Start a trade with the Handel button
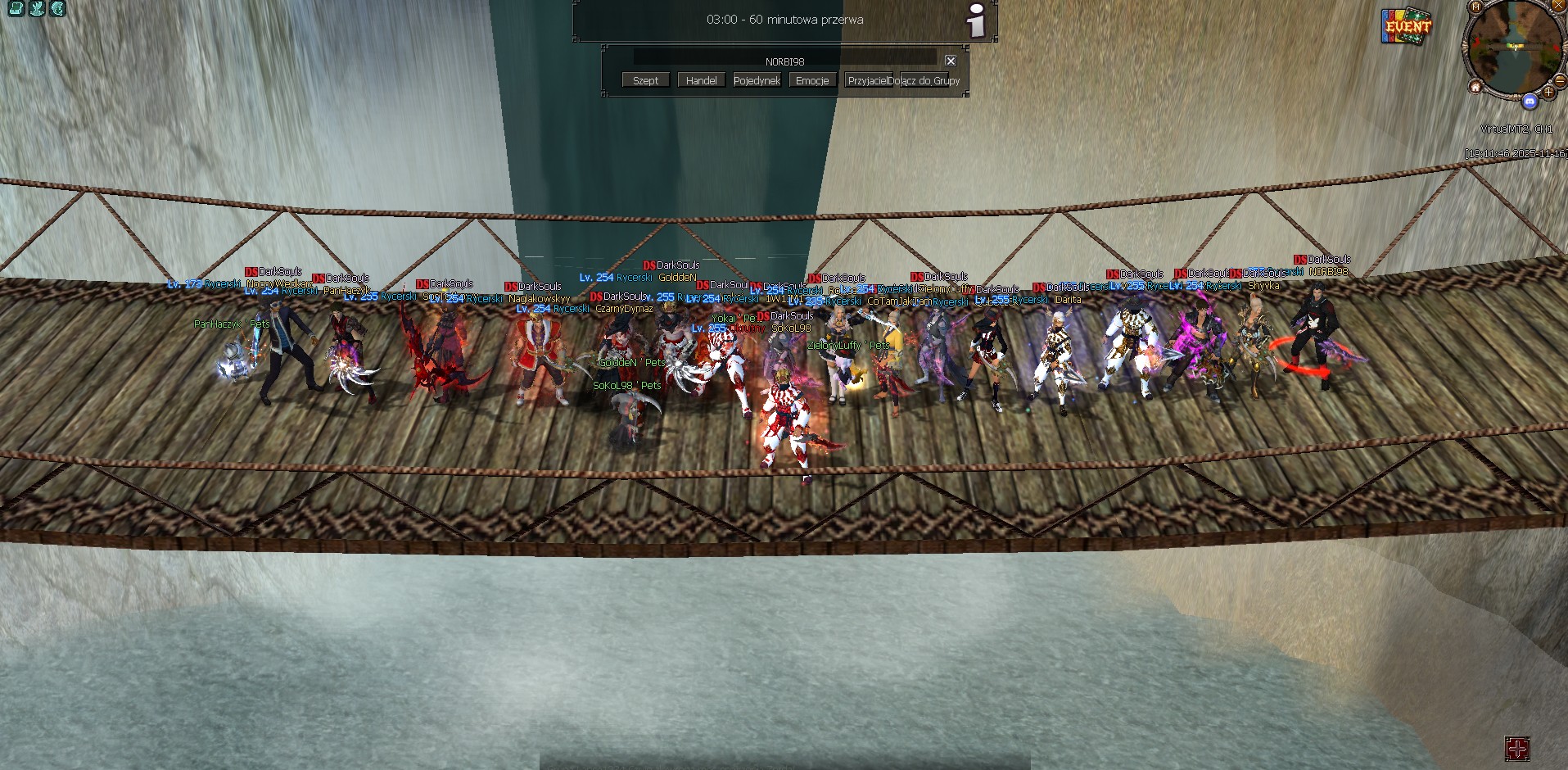 (x=700, y=79)
